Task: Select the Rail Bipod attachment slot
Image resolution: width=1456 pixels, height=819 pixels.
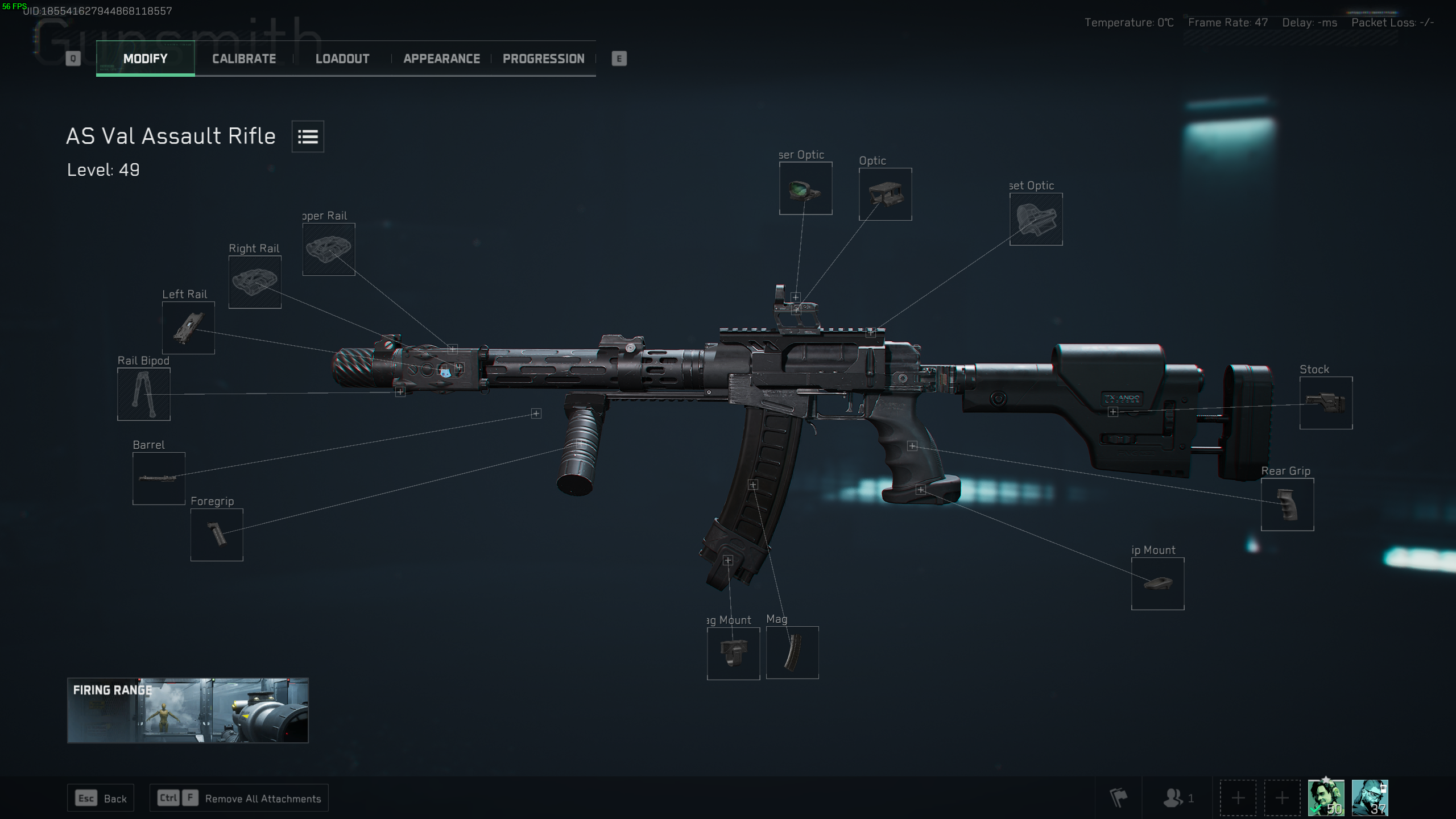Action: click(x=143, y=394)
